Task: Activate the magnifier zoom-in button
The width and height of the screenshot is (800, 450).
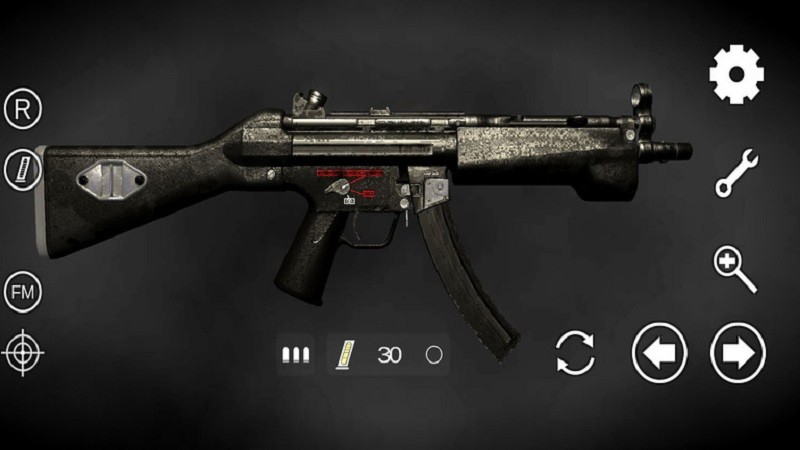Action: click(735, 269)
